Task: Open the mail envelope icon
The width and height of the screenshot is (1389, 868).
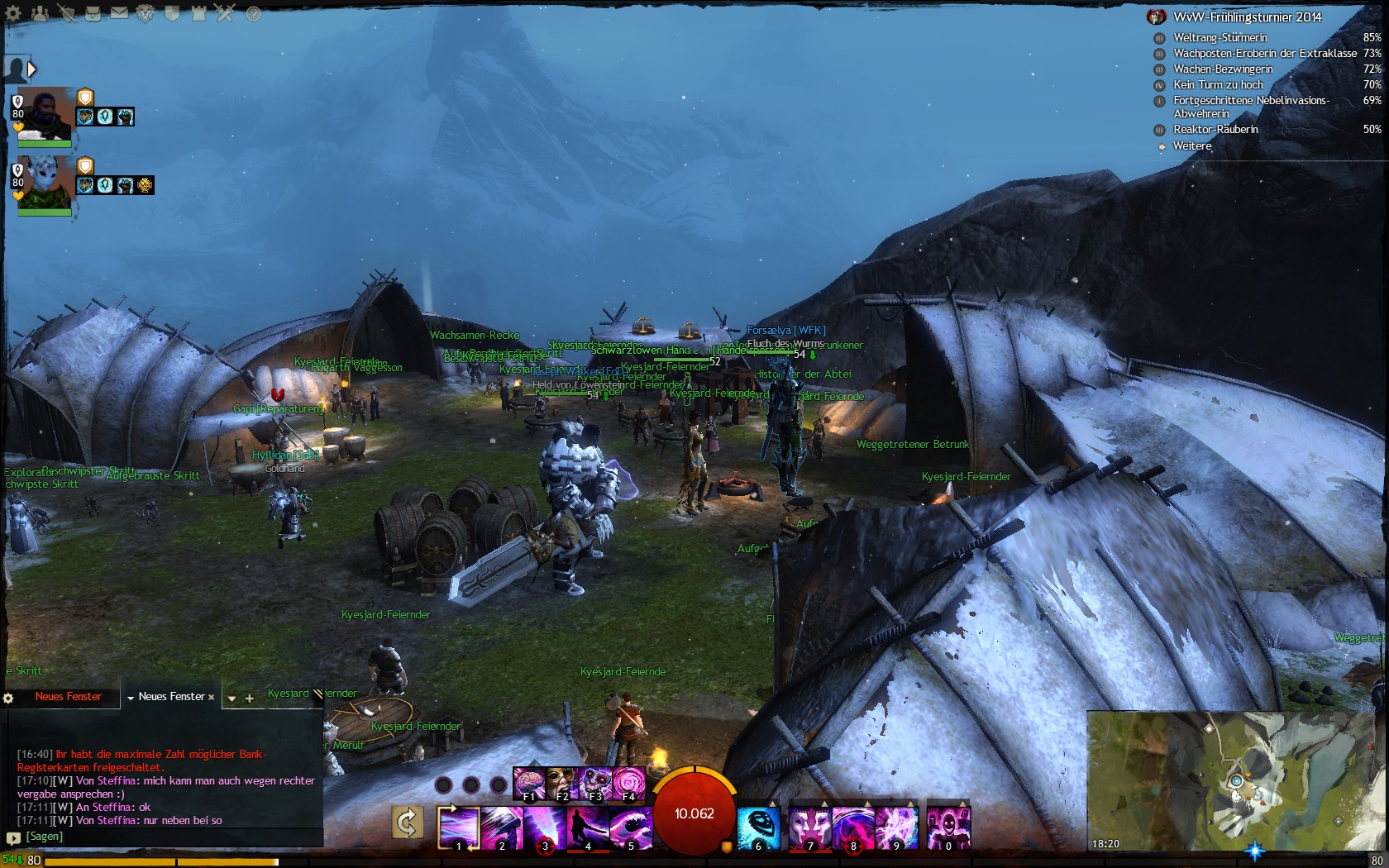Action: pyautogui.click(x=120, y=13)
